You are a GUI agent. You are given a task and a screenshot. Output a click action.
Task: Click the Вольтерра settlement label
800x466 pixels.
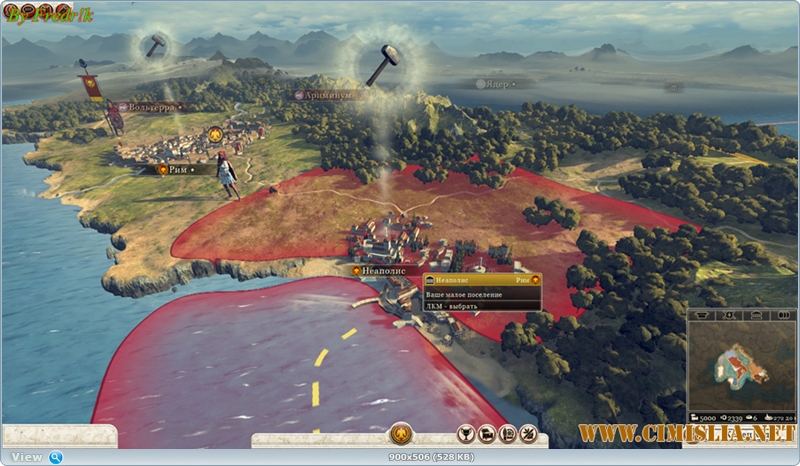click(x=154, y=107)
